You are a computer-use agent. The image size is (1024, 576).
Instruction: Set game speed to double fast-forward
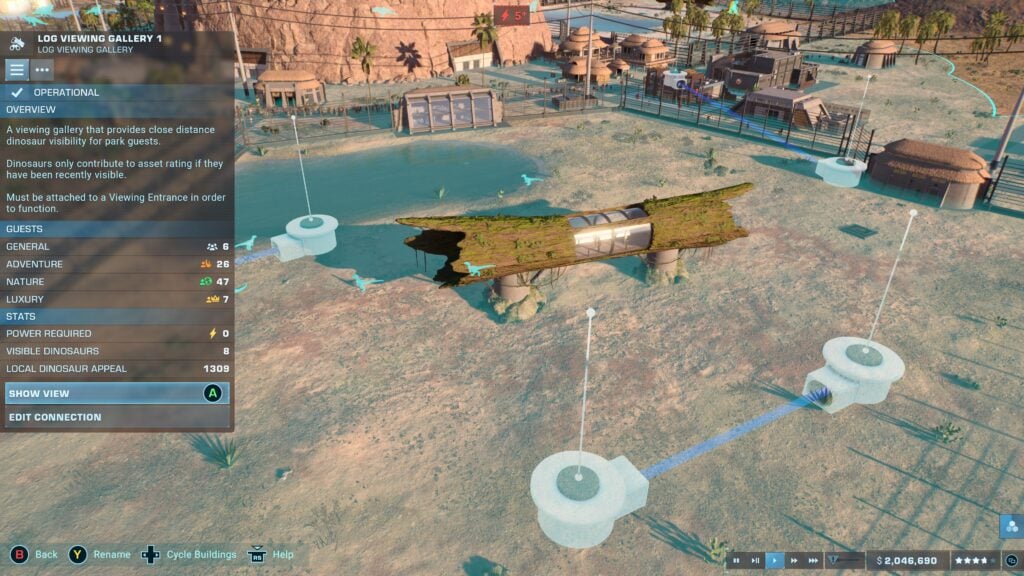pyautogui.click(x=794, y=561)
